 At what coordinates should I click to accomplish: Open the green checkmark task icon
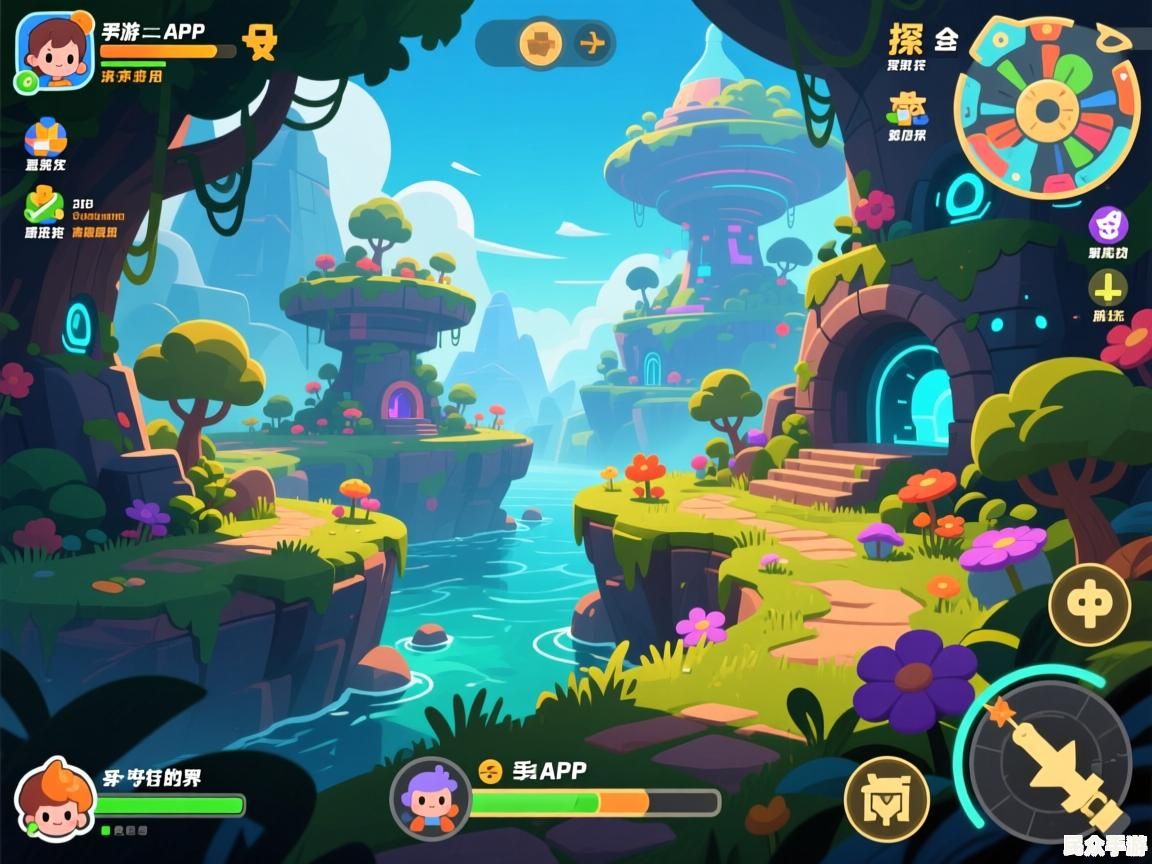[45, 205]
